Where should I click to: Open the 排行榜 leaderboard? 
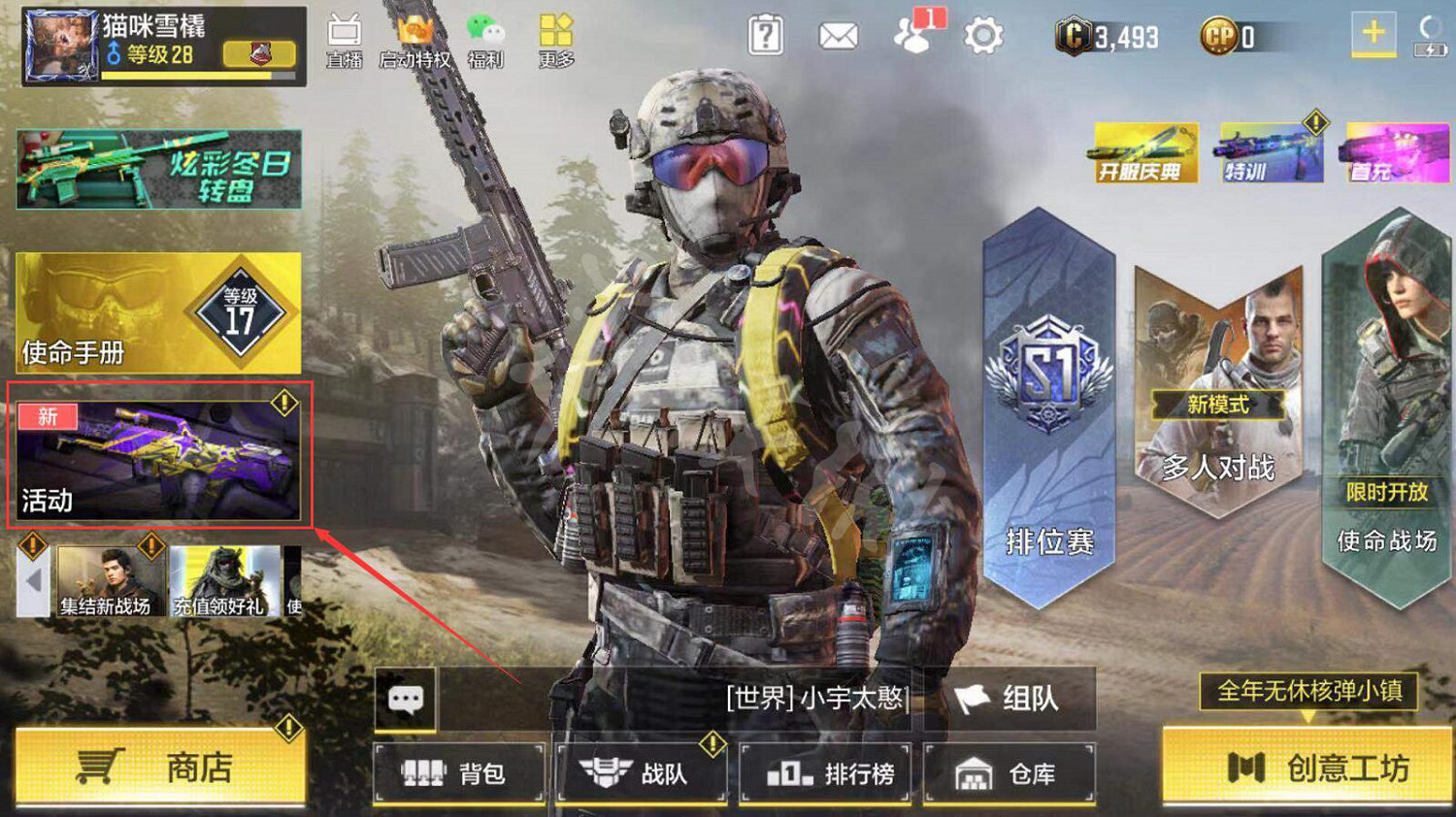[x=825, y=772]
